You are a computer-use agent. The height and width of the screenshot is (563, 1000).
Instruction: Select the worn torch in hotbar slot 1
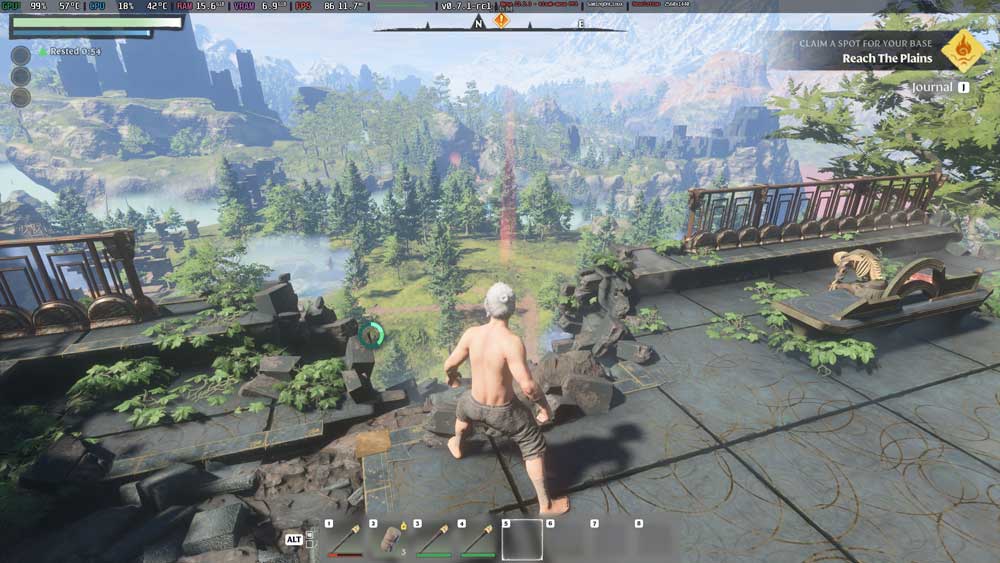[344, 540]
